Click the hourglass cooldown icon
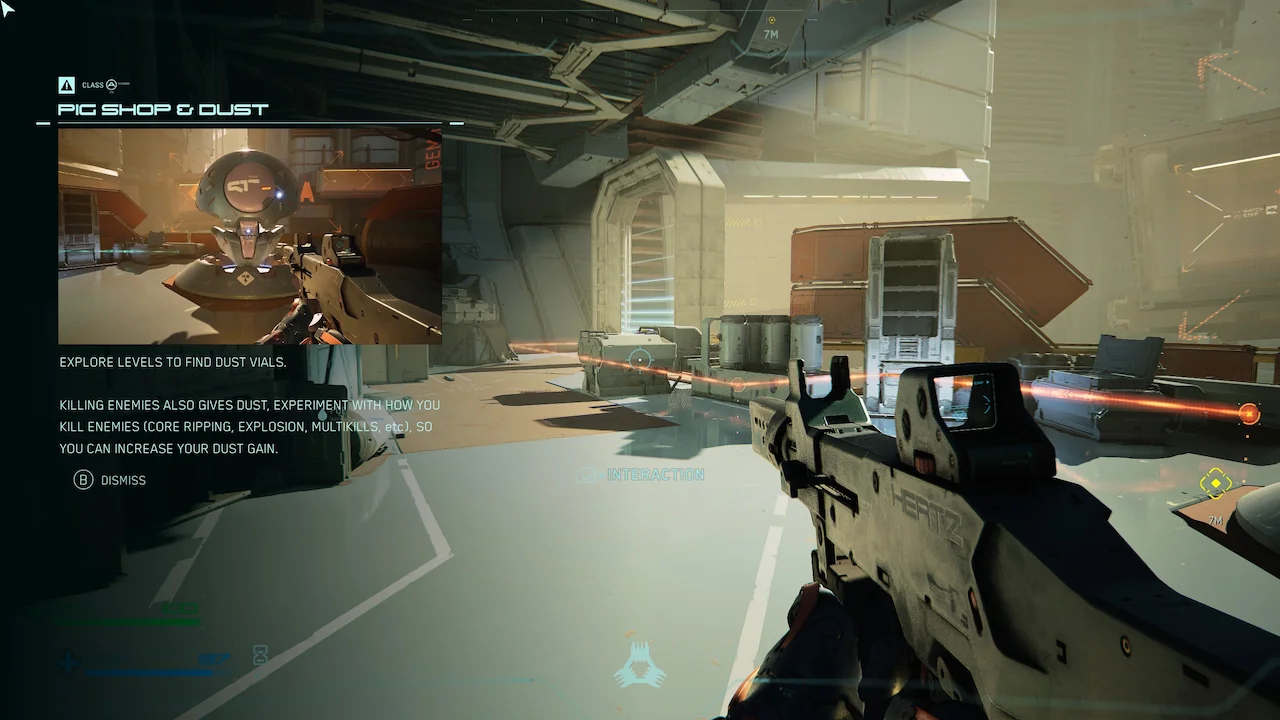 (x=260, y=656)
